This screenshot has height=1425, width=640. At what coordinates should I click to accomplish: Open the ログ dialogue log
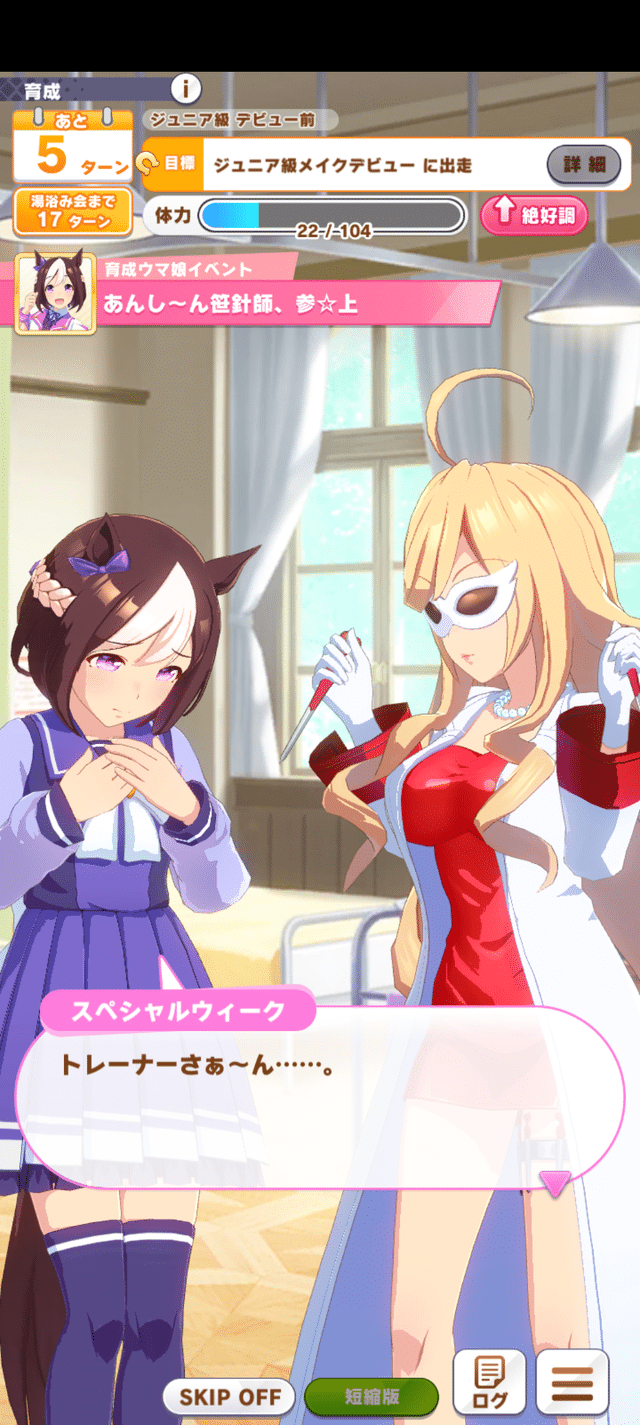pyautogui.click(x=489, y=1381)
